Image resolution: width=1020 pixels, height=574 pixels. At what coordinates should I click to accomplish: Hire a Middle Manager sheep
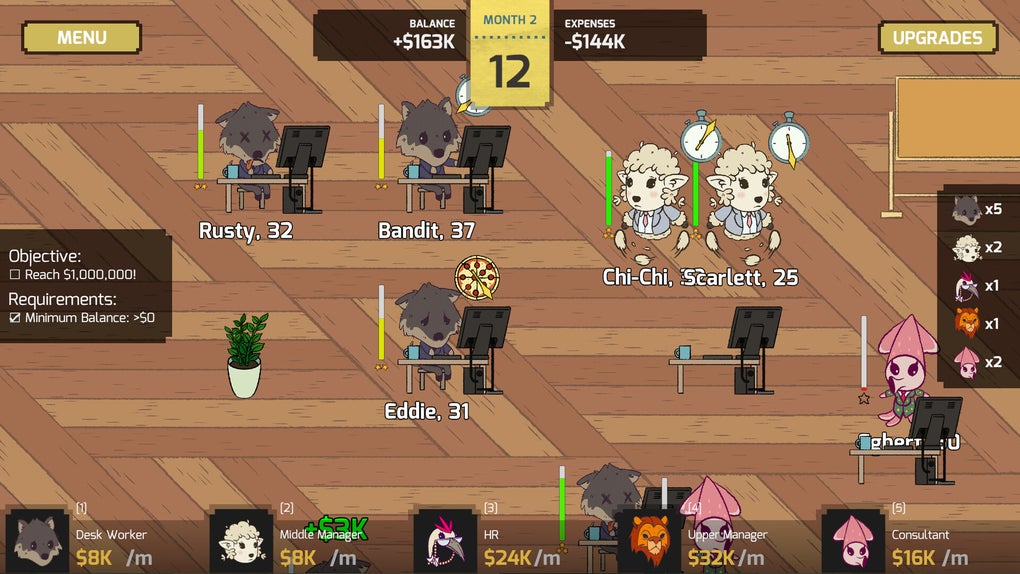pos(305,543)
